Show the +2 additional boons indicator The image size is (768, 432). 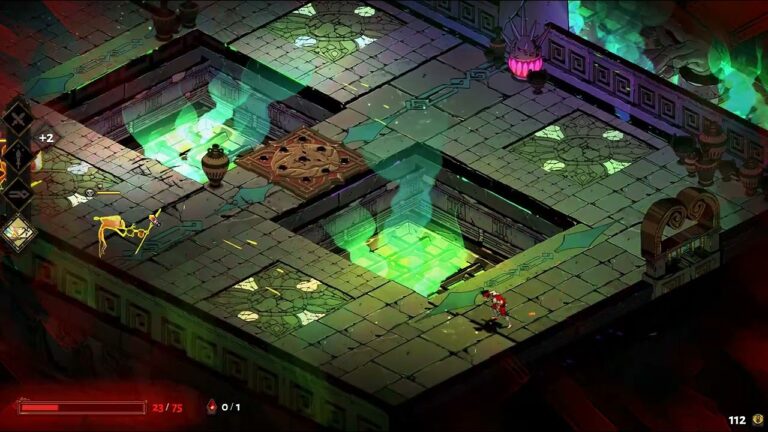[46, 138]
